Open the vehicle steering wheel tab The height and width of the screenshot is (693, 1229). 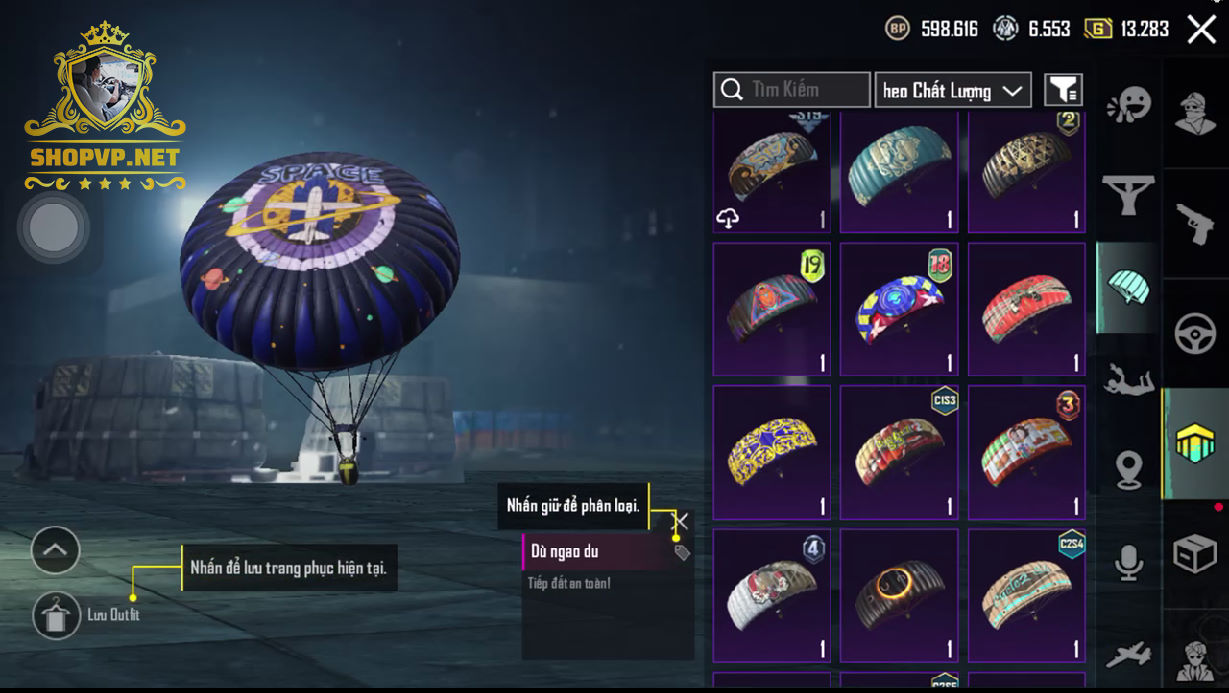[1195, 334]
